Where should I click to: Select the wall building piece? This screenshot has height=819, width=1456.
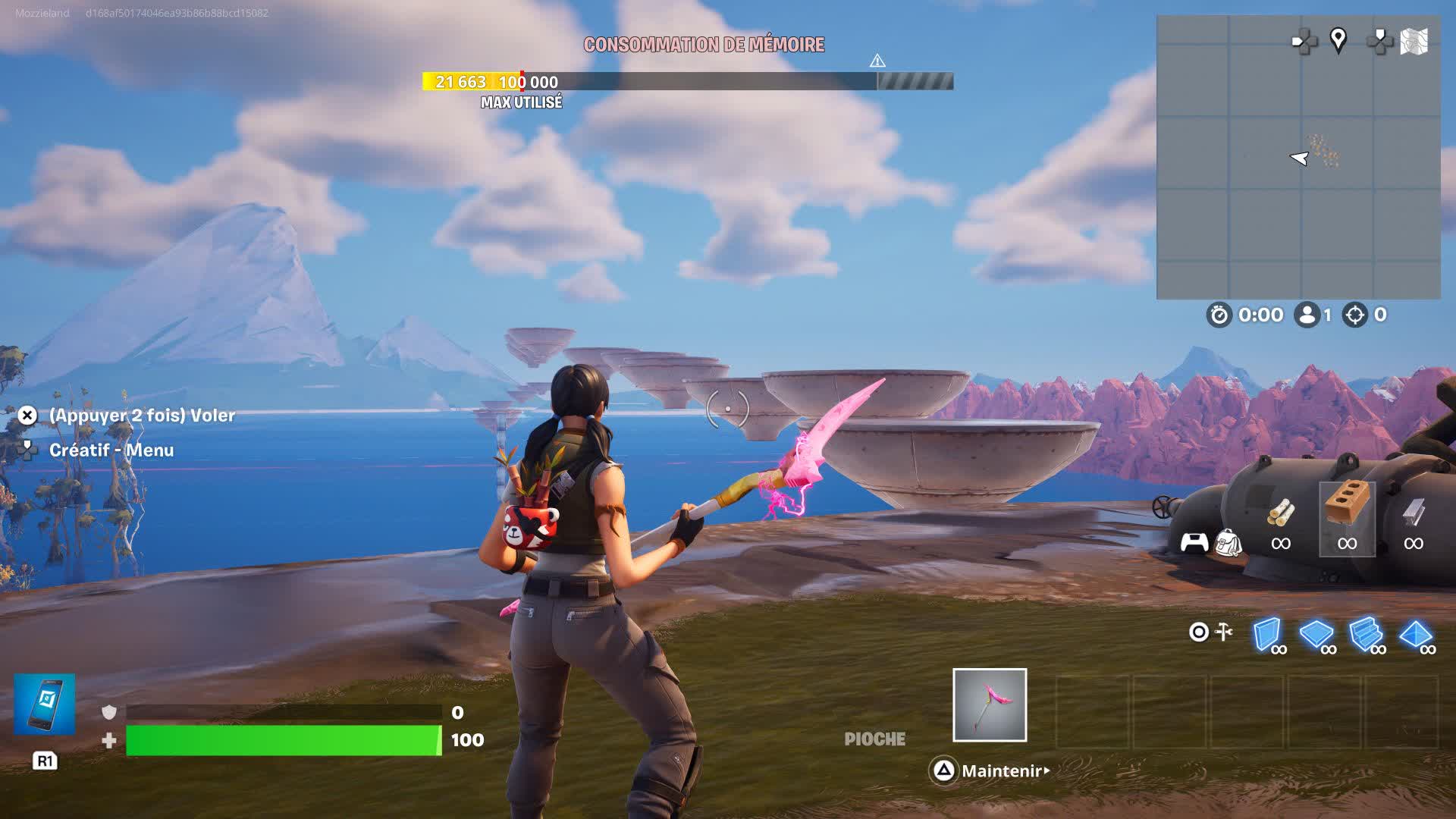pyautogui.click(x=1268, y=635)
